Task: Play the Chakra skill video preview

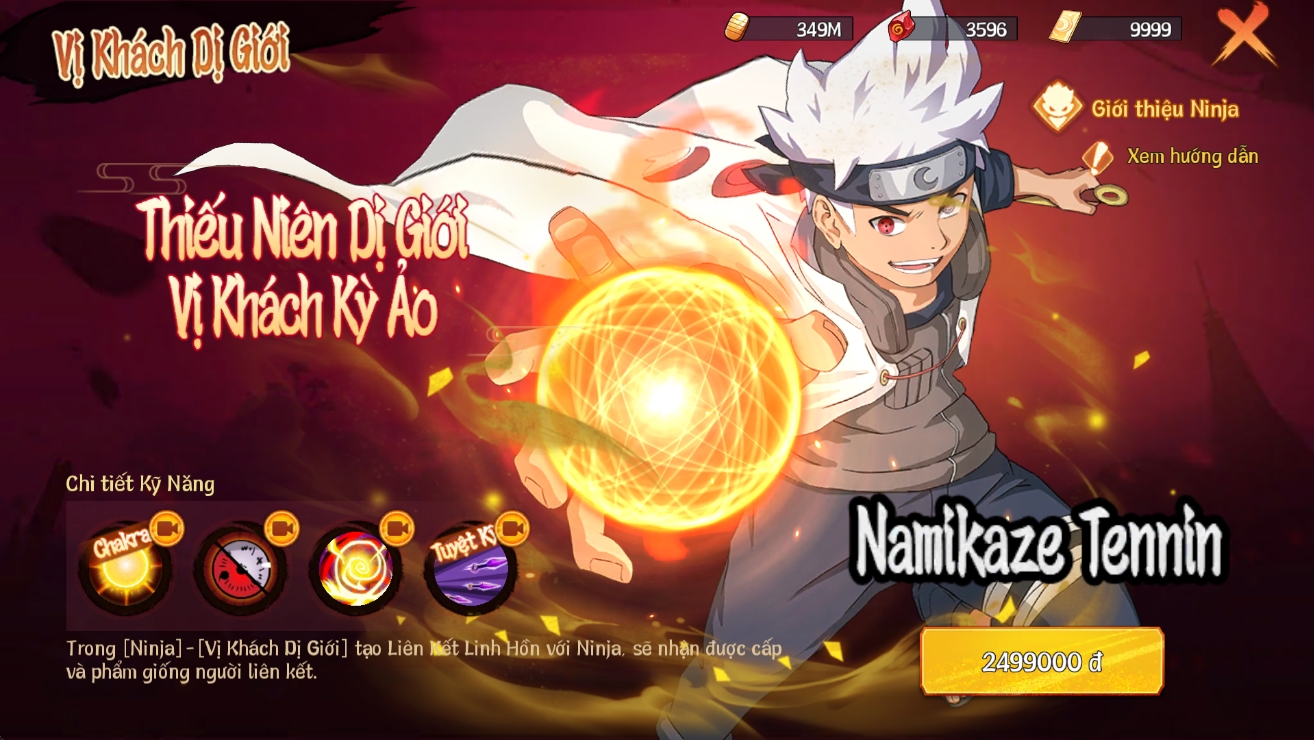Action: (166, 528)
